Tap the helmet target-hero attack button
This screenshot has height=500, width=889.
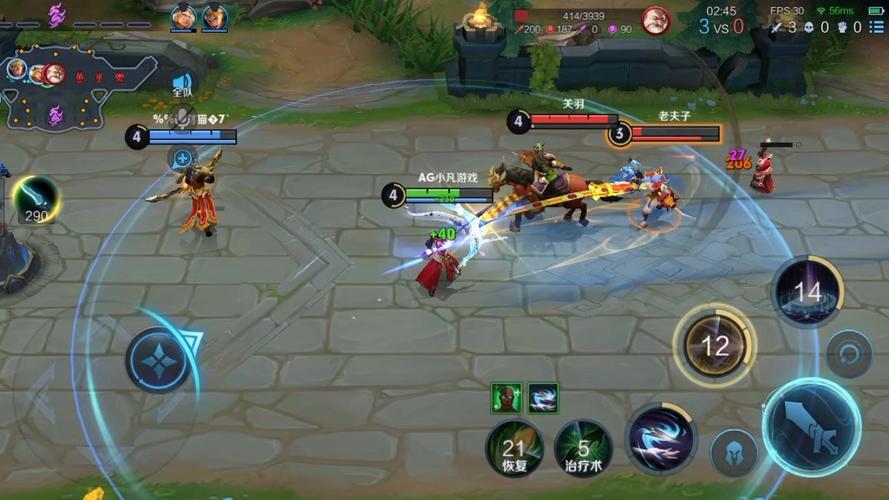pyautogui.click(x=733, y=452)
